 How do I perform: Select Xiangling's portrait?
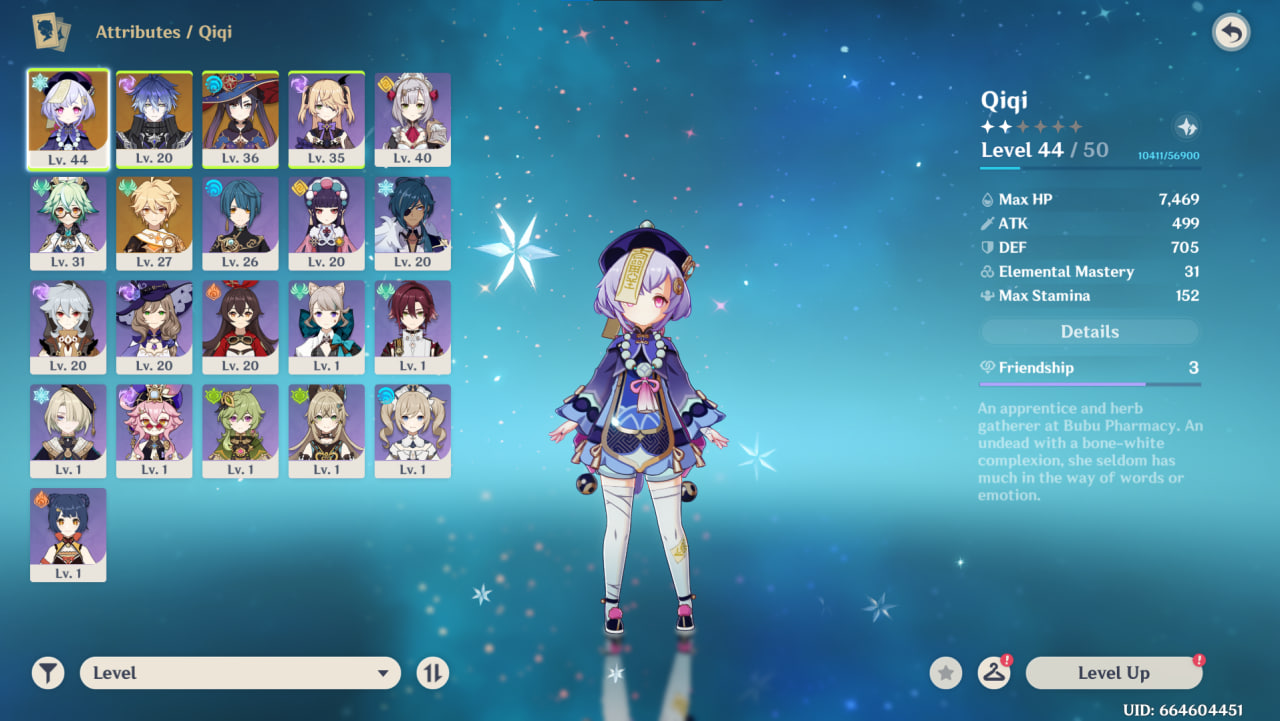point(68,534)
